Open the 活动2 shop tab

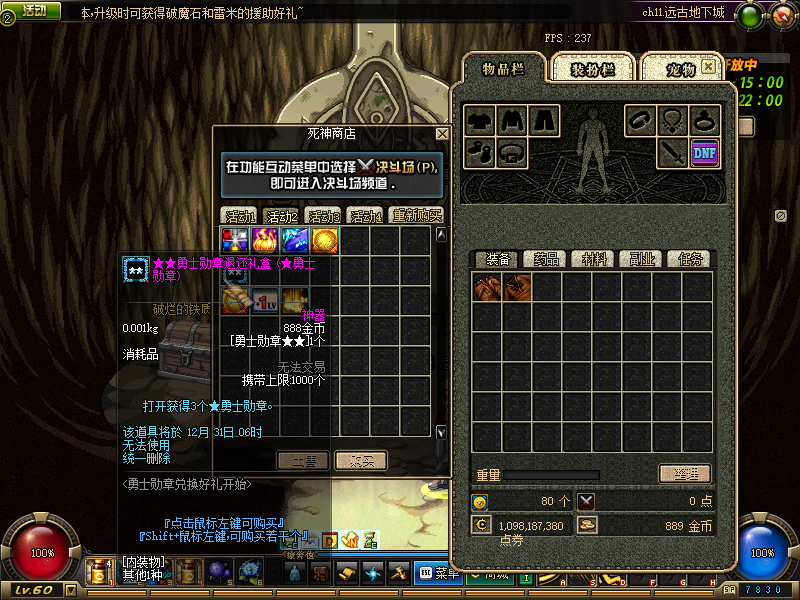pyautogui.click(x=282, y=215)
